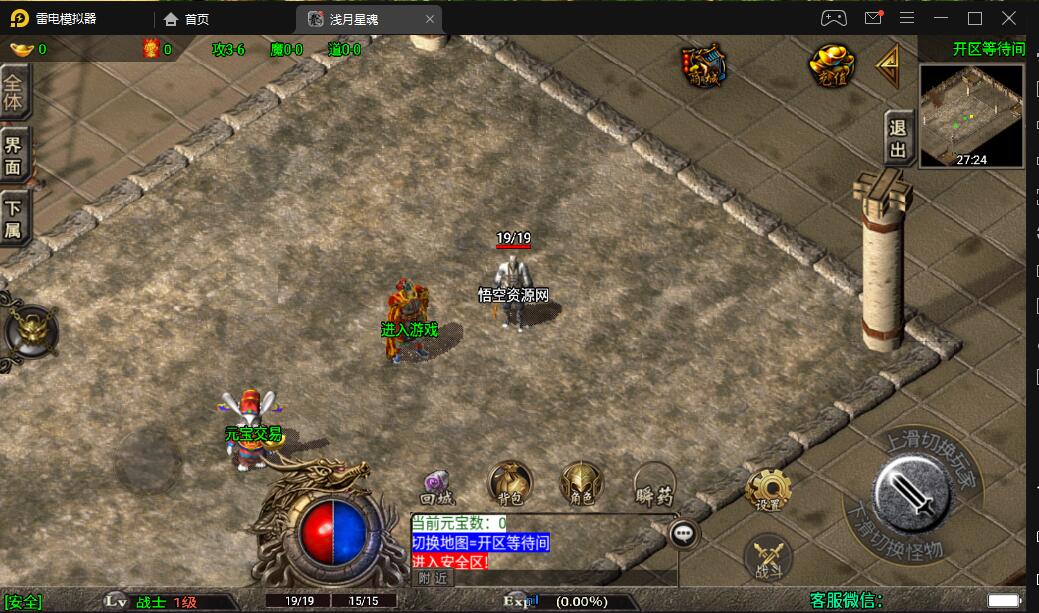Toggle the 战斗 crossed-swords combat mode
Image resolution: width=1039 pixels, height=613 pixels.
(768, 557)
